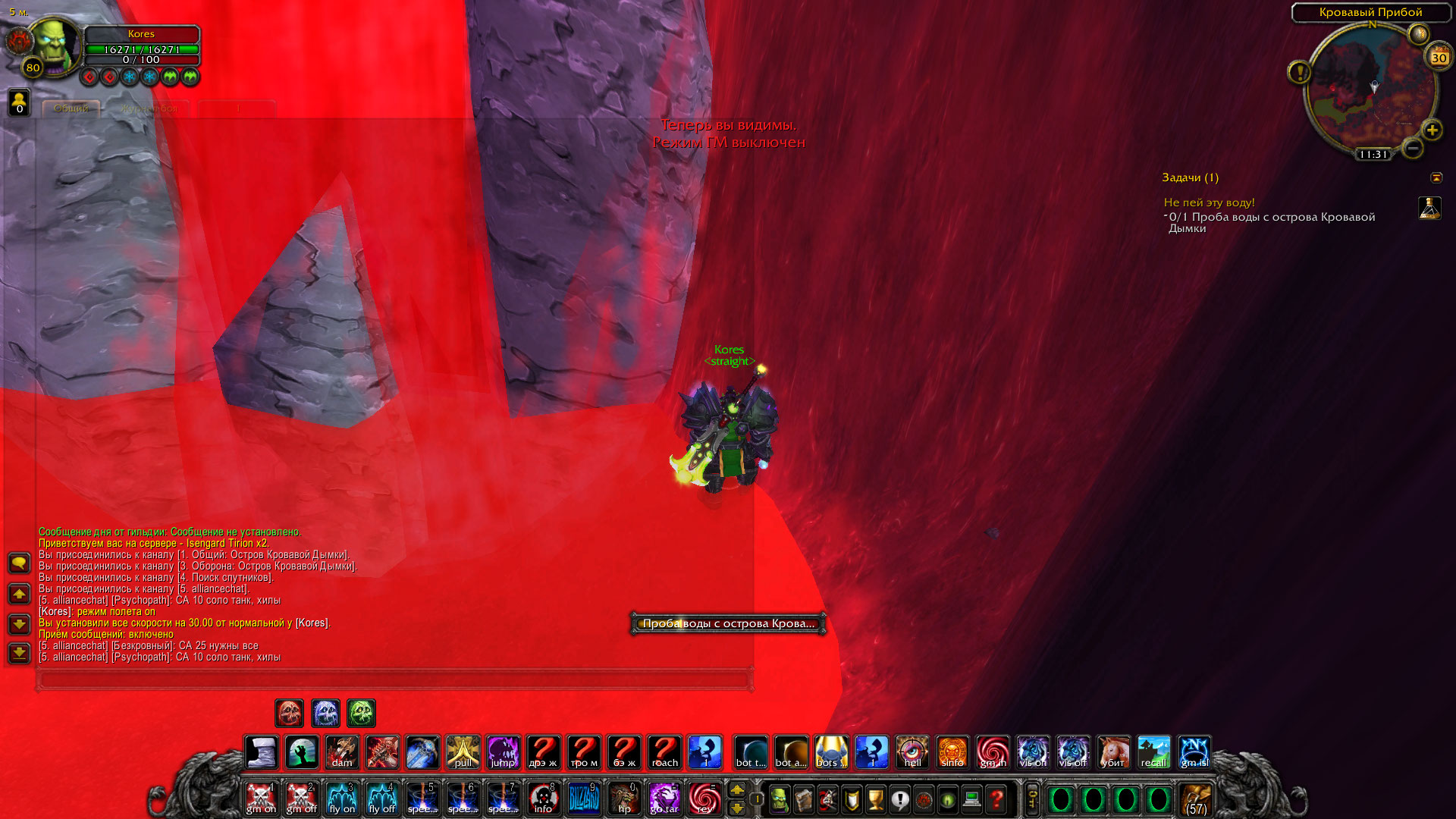Use the "recall" macro icon
Viewport: 1456px width, 819px height.
click(x=1153, y=752)
